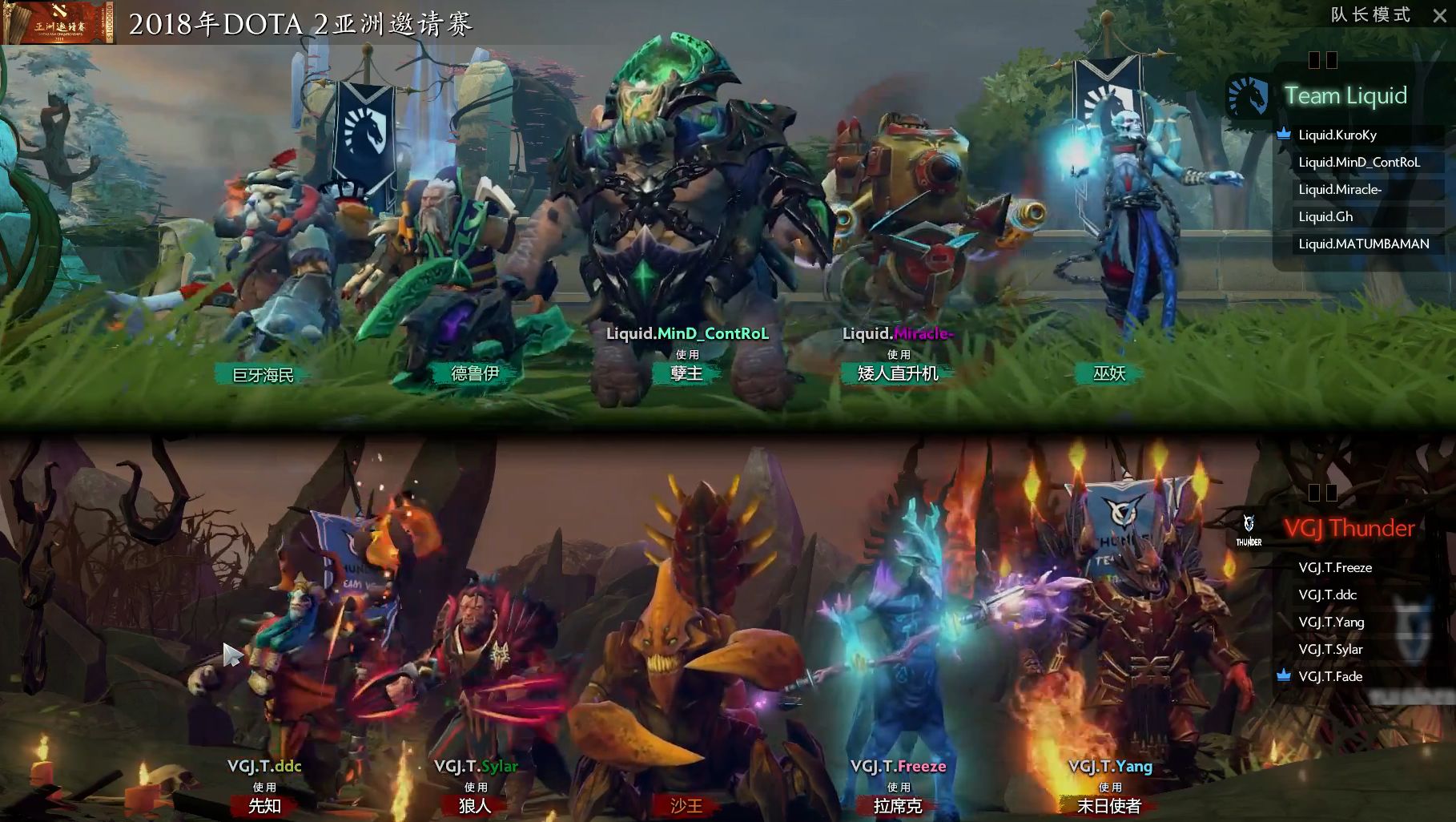Image resolution: width=1456 pixels, height=822 pixels.
Task: Click the pause bars above Team Liquid panel
Action: click(x=1325, y=60)
